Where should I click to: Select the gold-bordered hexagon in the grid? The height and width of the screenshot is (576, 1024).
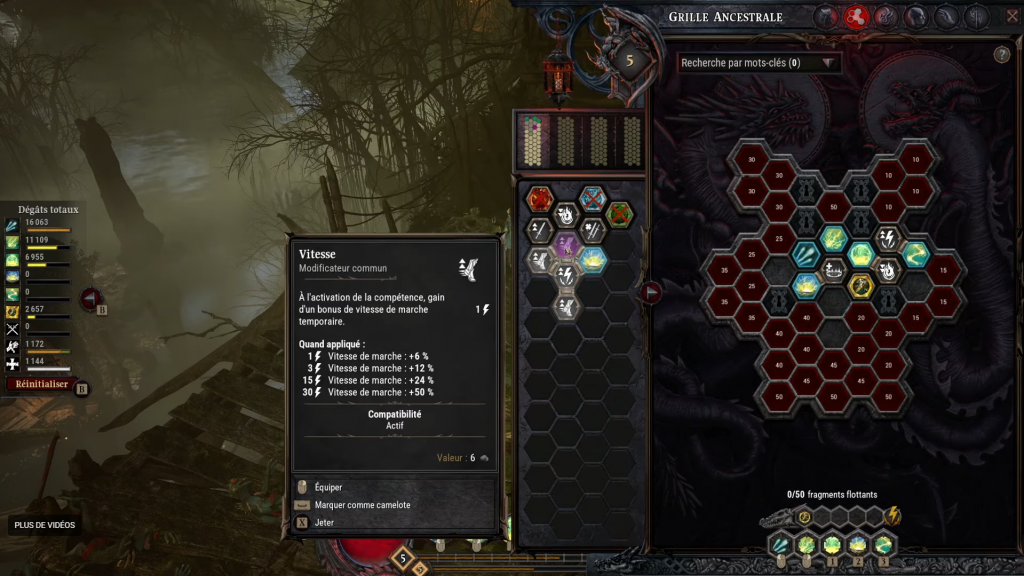(860, 285)
